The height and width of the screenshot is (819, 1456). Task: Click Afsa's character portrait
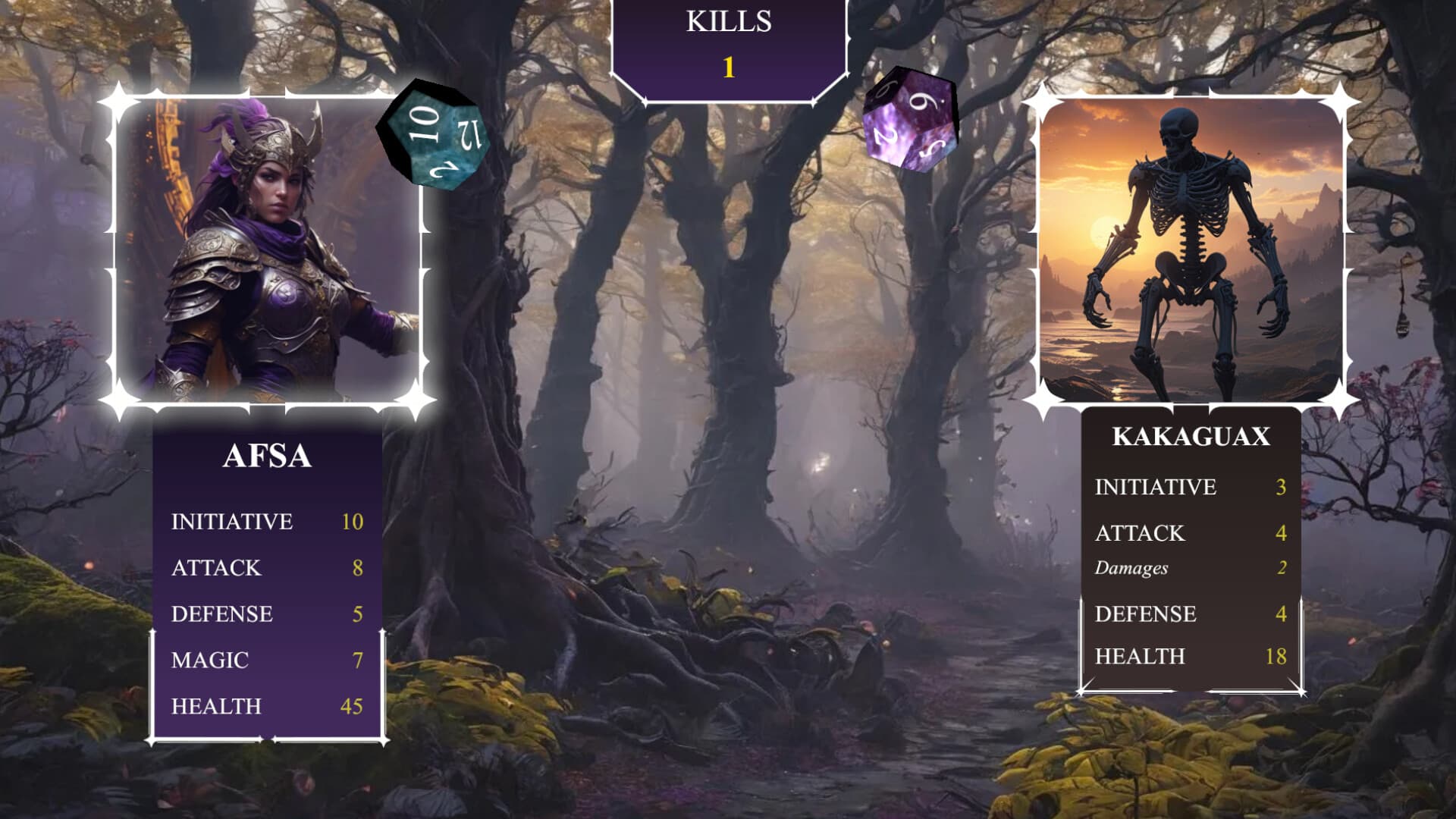click(269, 250)
